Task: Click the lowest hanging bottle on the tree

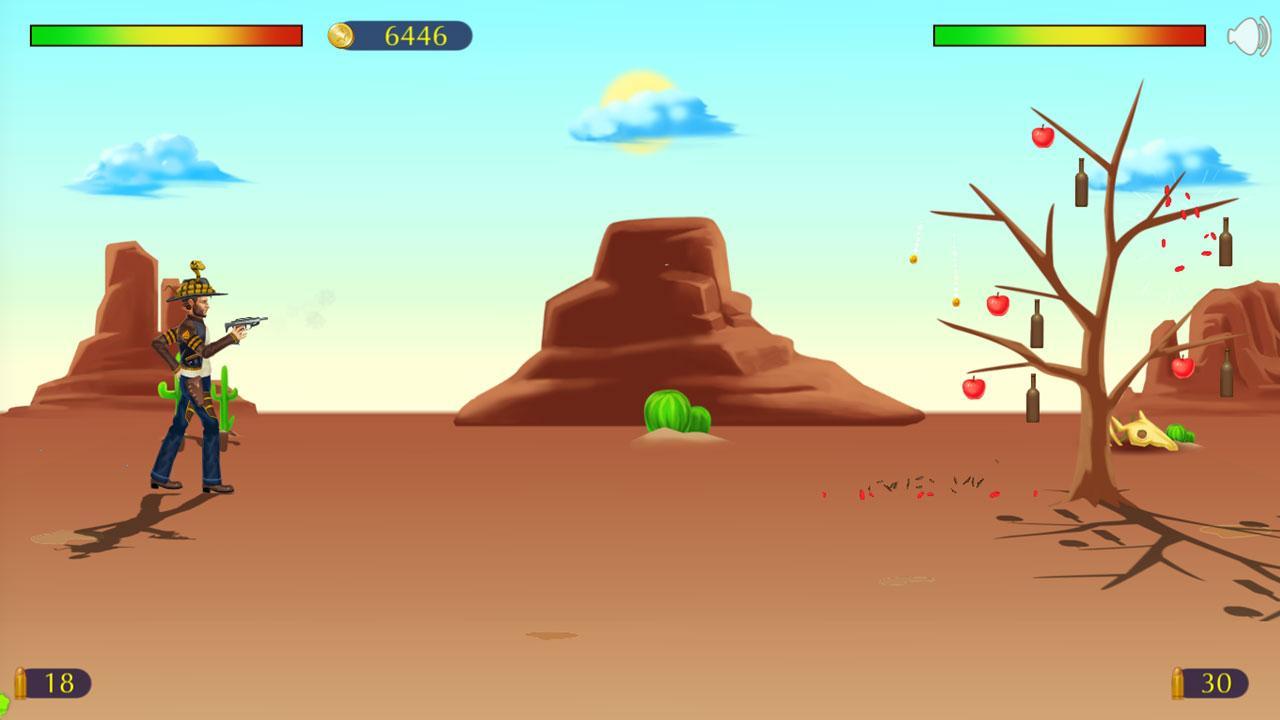Action: (x=1033, y=398)
